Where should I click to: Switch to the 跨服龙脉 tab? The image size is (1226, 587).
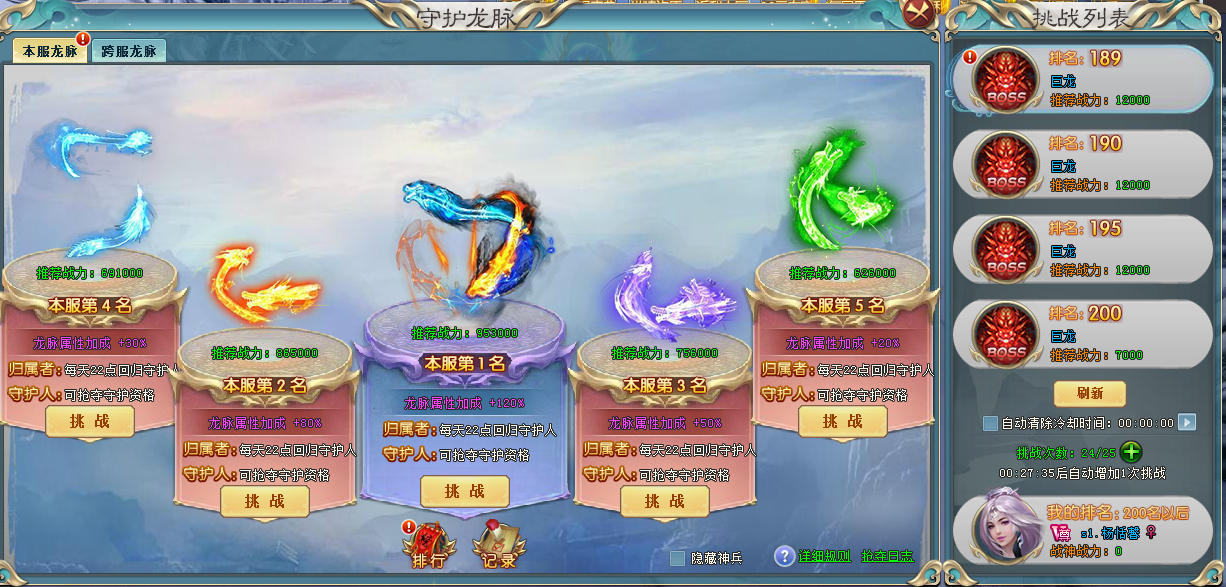click(x=129, y=51)
